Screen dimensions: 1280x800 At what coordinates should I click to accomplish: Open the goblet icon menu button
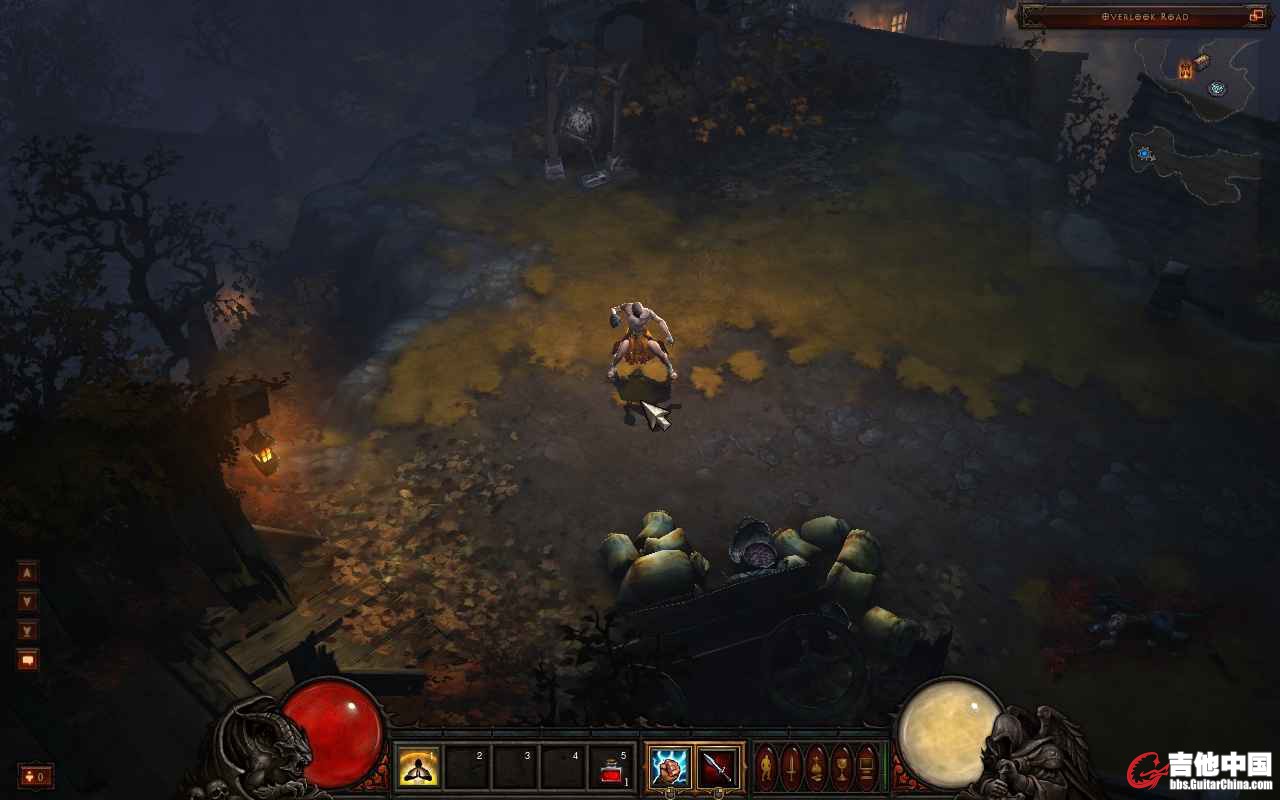pos(842,767)
